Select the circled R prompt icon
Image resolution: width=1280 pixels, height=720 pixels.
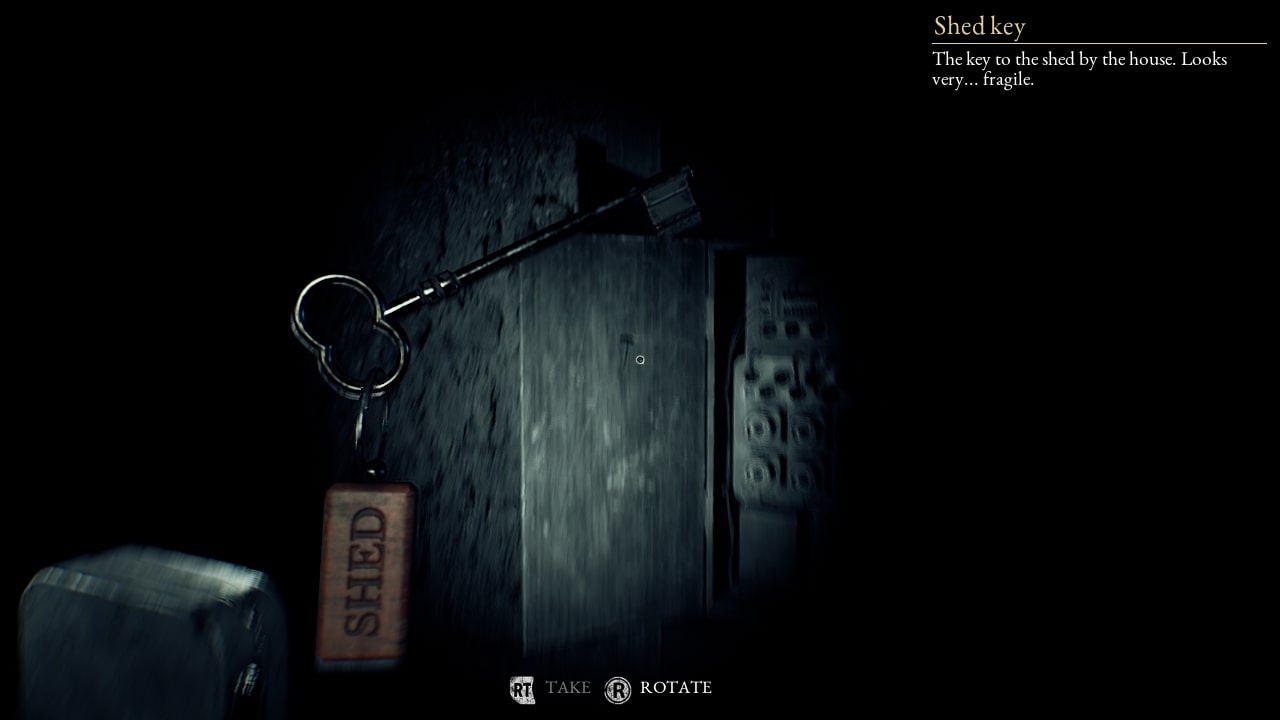(619, 688)
